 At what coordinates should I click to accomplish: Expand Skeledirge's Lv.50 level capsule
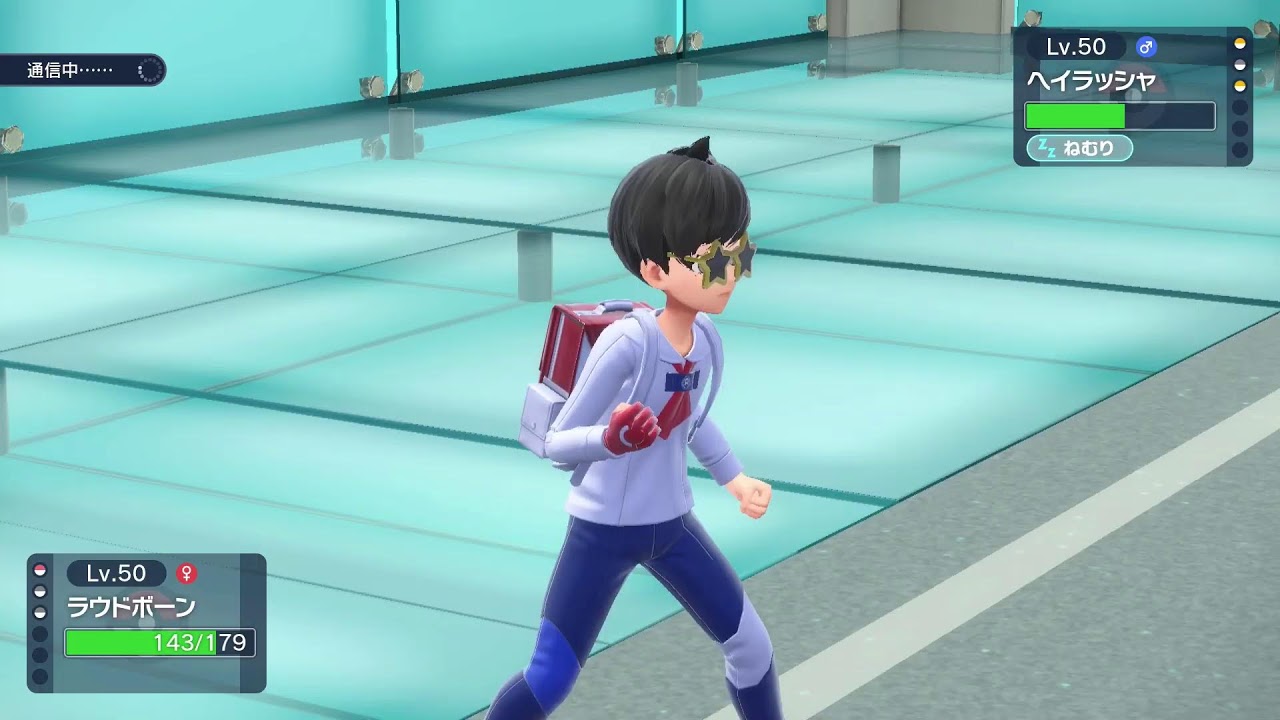click(116, 573)
